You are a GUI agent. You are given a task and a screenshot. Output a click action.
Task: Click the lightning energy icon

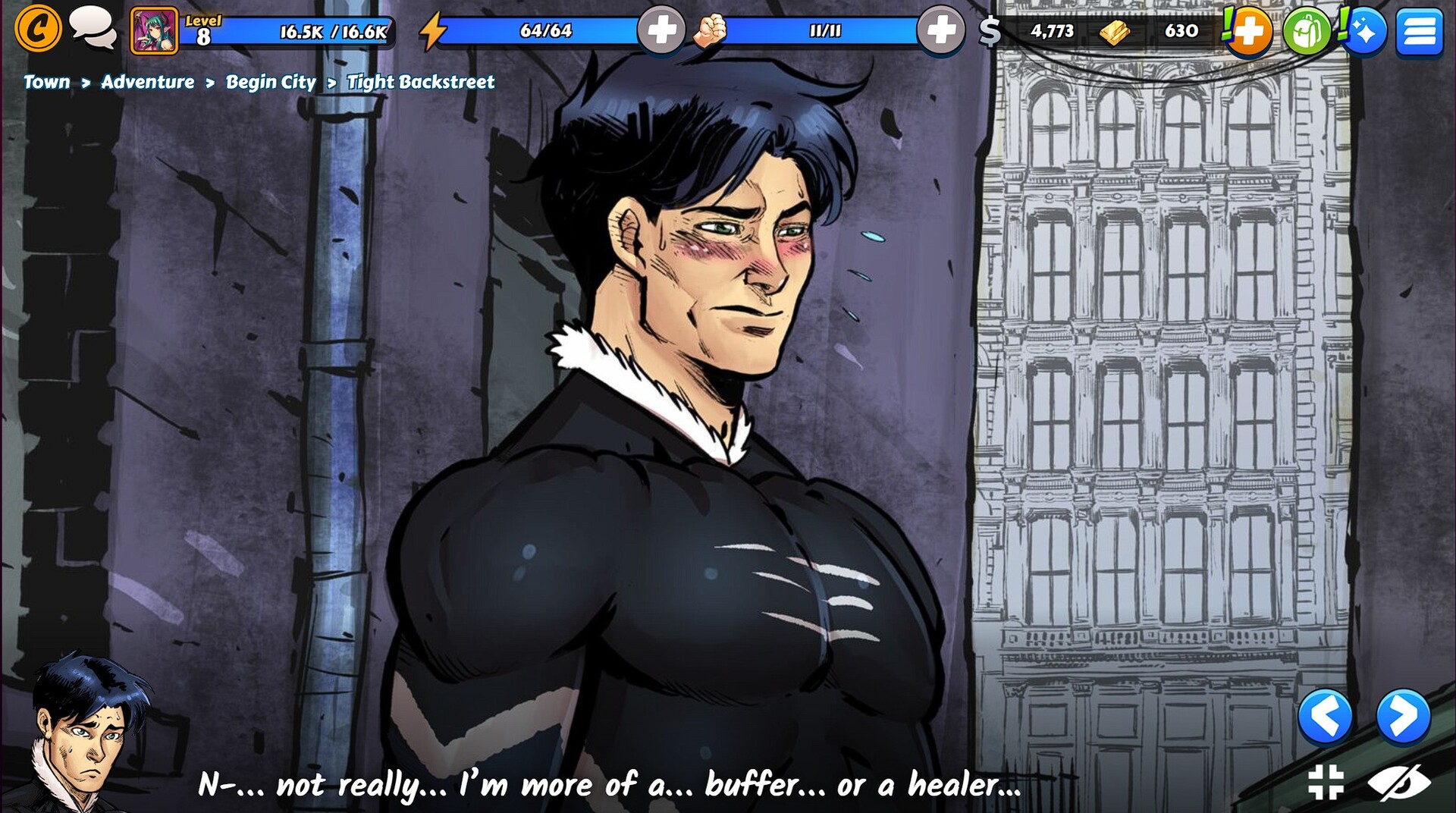[435, 29]
